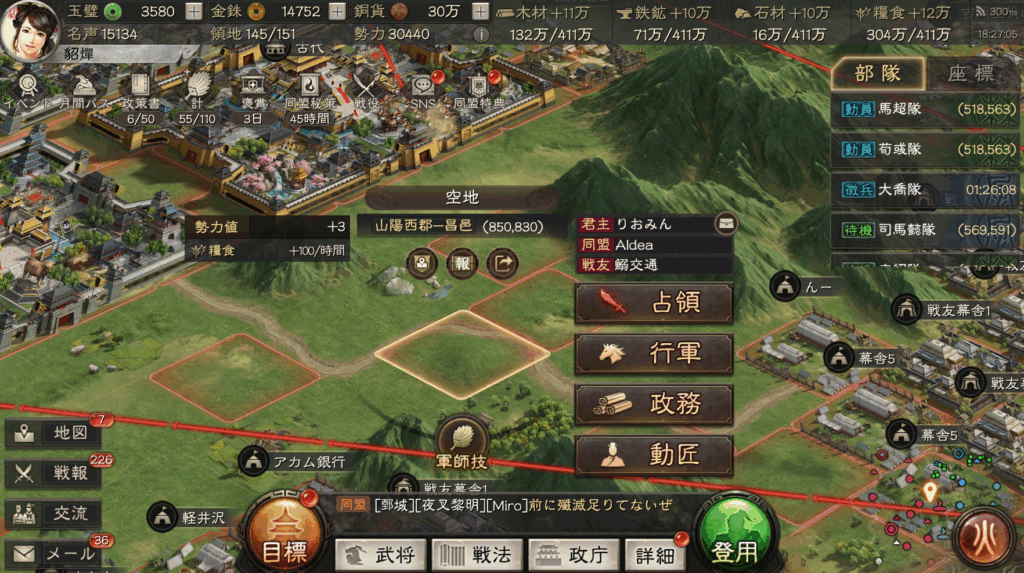Open the player portrait profile
The height and width of the screenshot is (573, 1024).
(x=32, y=28)
